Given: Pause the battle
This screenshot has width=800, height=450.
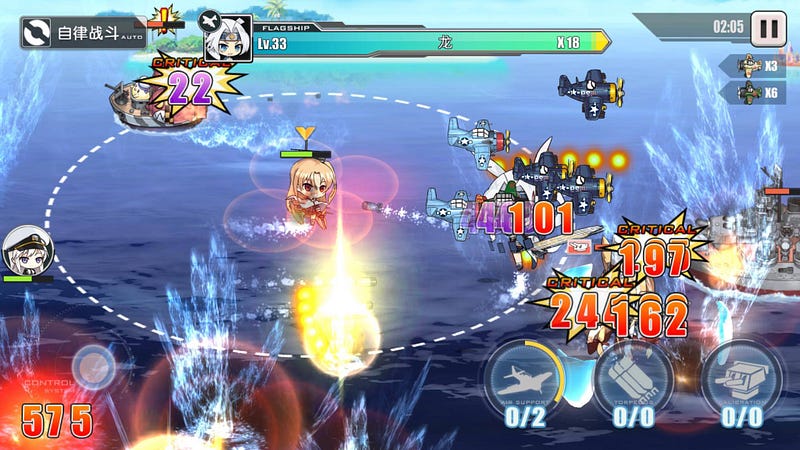Looking at the screenshot, I should click(x=768, y=28).
